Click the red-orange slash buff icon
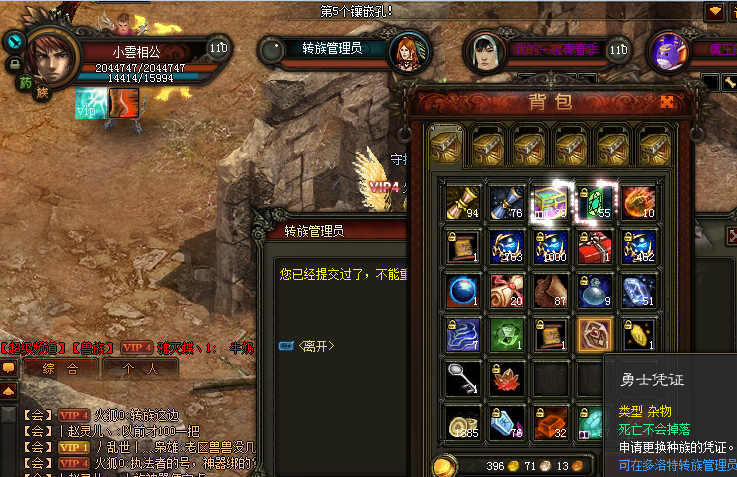 (124, 102)
